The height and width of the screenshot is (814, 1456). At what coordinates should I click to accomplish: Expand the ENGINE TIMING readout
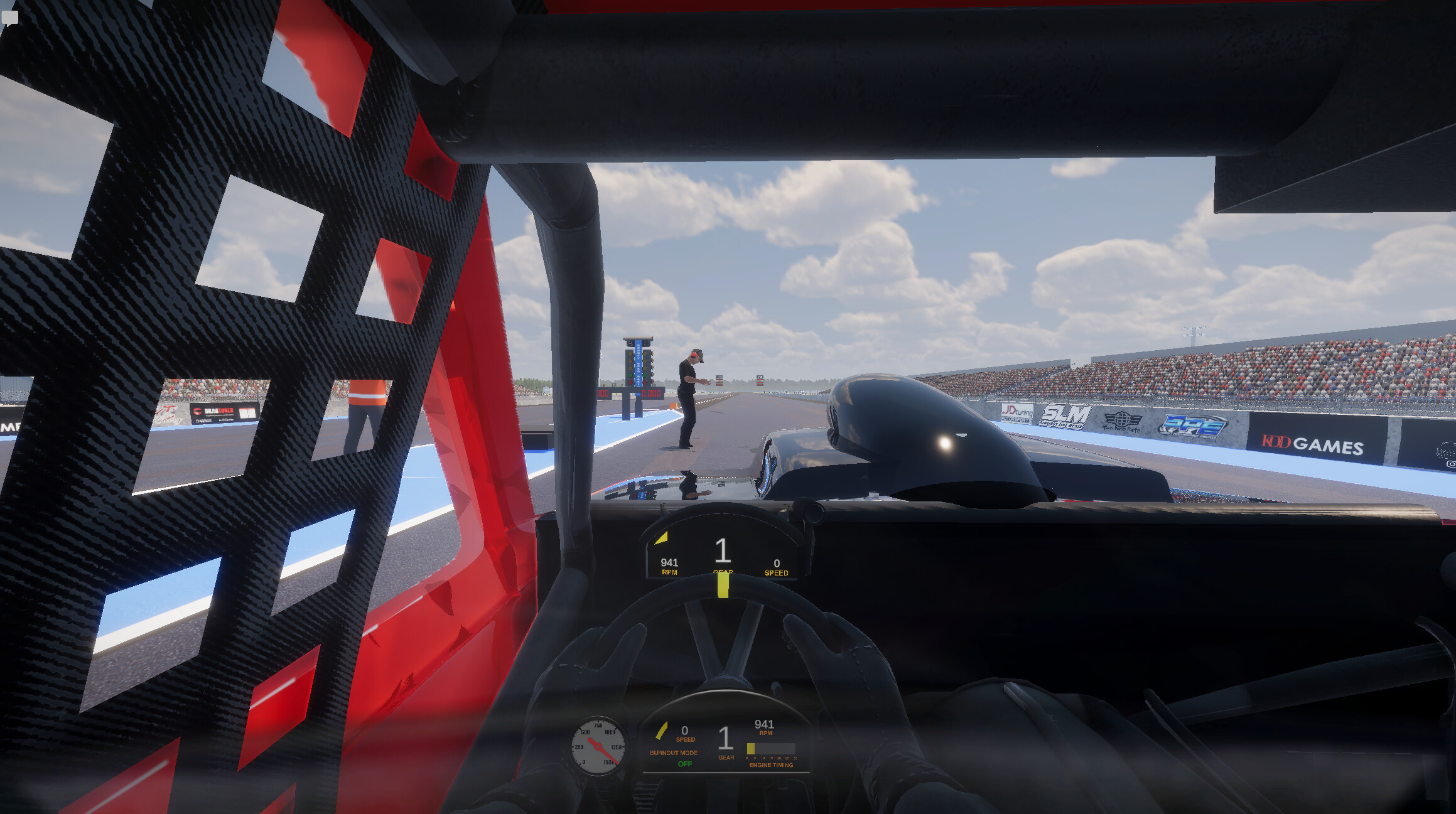(x=771, y=766)
